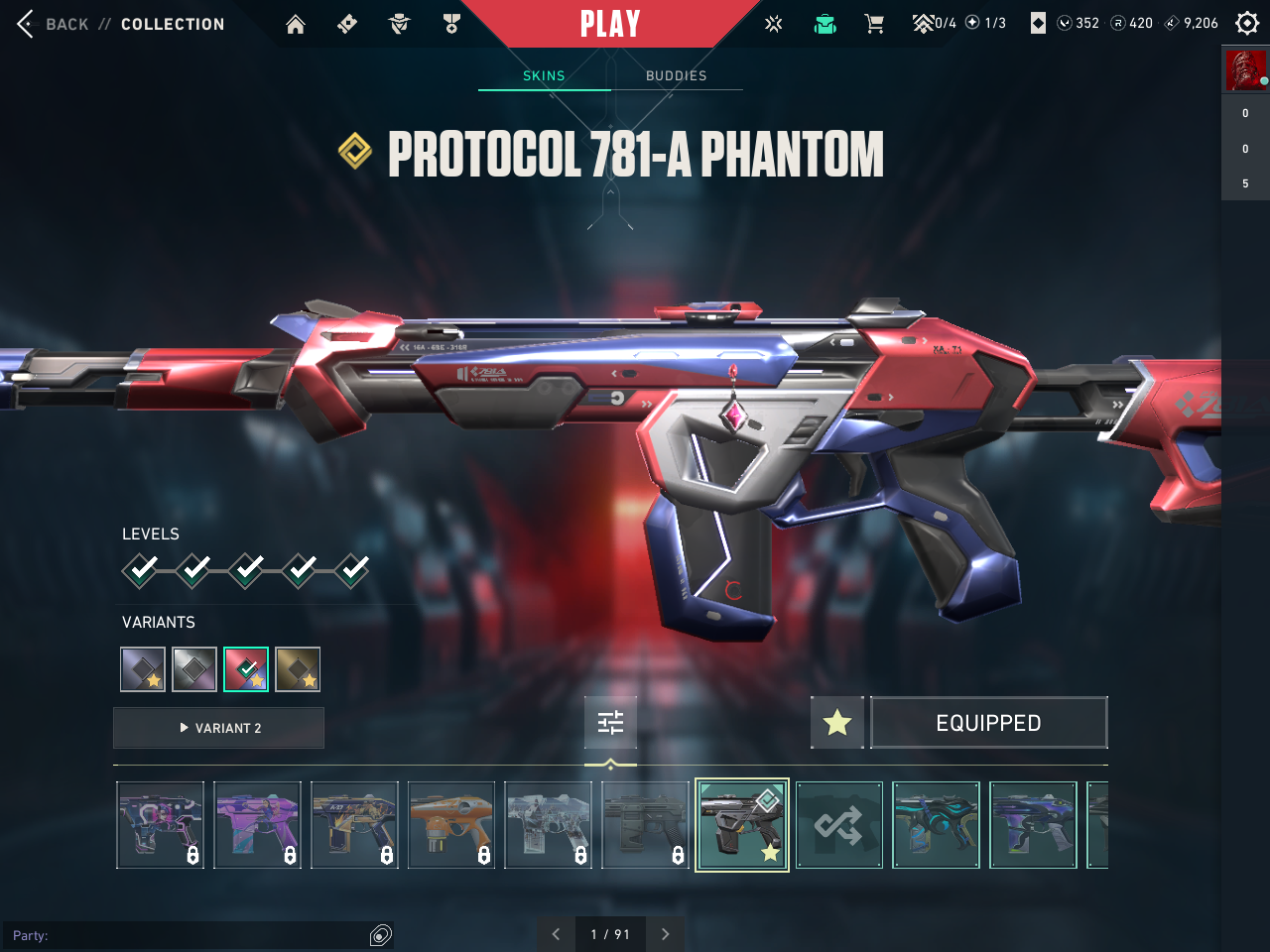Select the teal and black Phantom skin thumbnail
The height and width of the screenshot is (952, 1270).
pyautogui.click(x=936, y=825)
